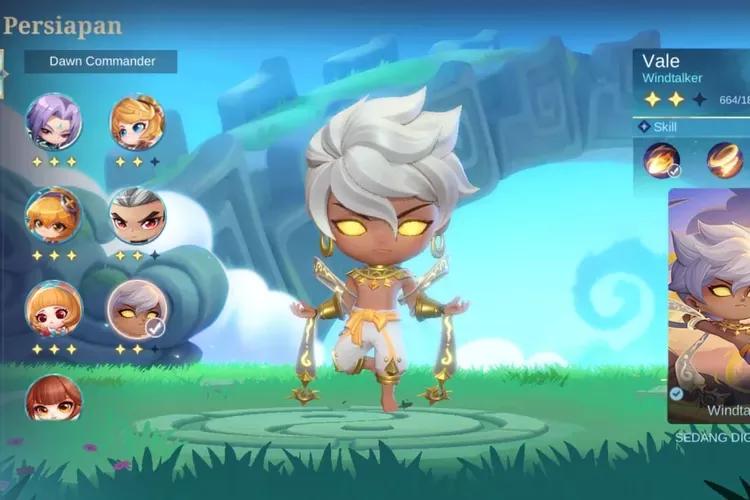Select the purple-haired commander portrait
This screenshot has width=750, height=500.
(54, 122)
